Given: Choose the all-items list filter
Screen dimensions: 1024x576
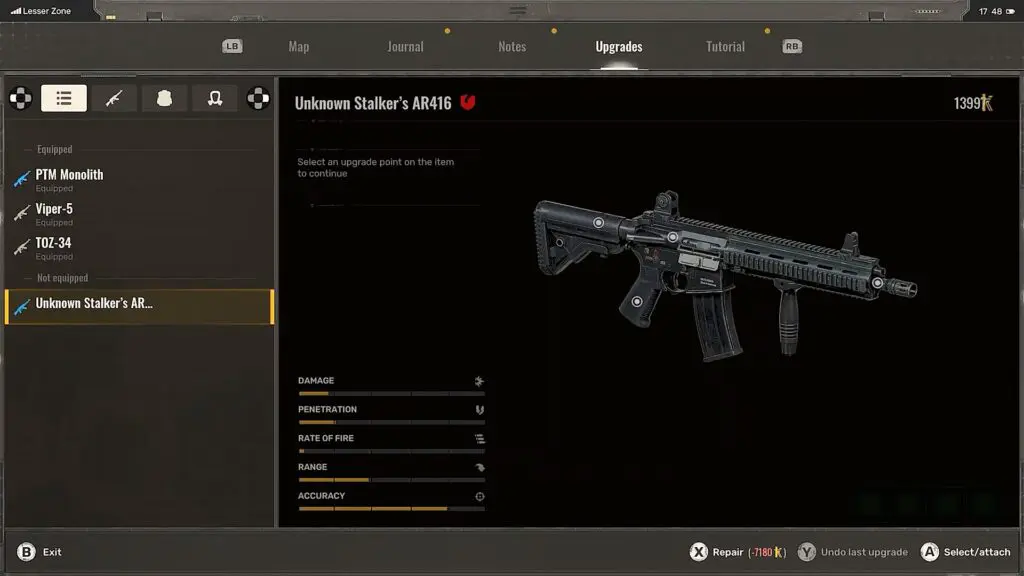Looking at the screenshot, I should (x=64, y=98).
